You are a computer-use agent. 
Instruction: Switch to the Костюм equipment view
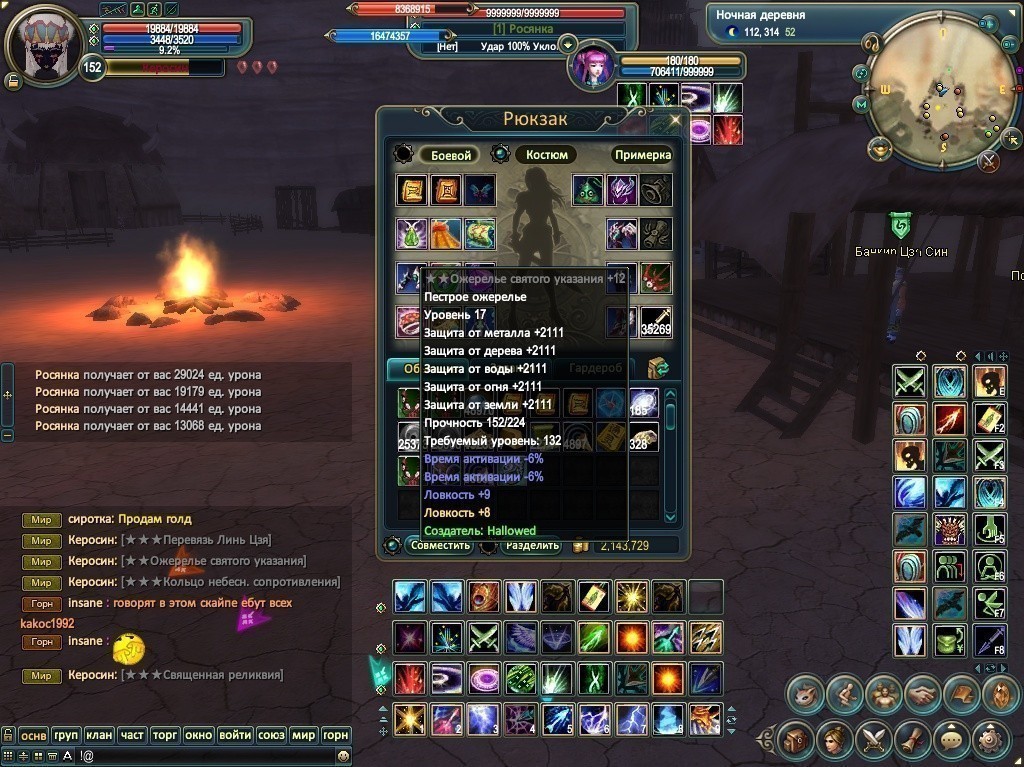(x=547, y=155)
